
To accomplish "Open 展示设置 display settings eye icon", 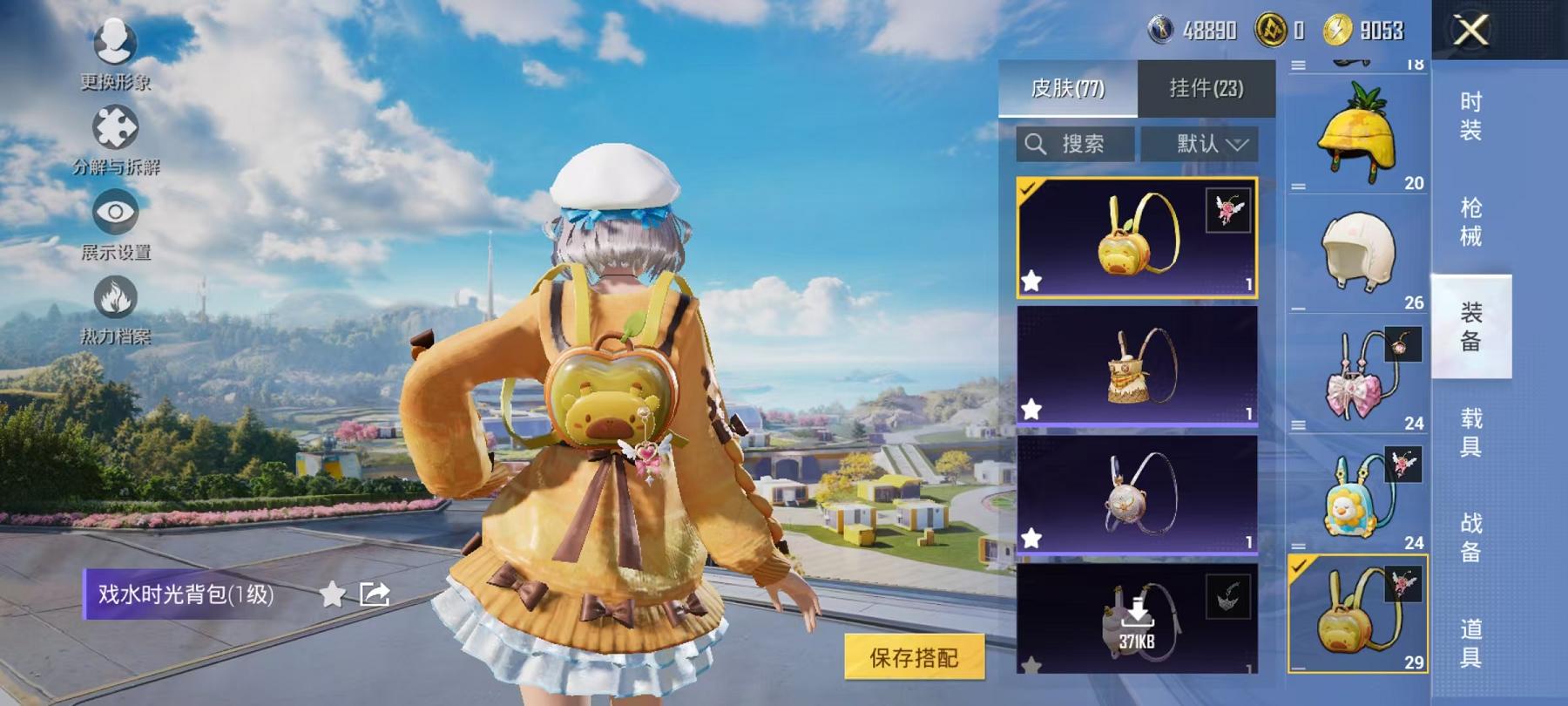I will click(115, 212).
